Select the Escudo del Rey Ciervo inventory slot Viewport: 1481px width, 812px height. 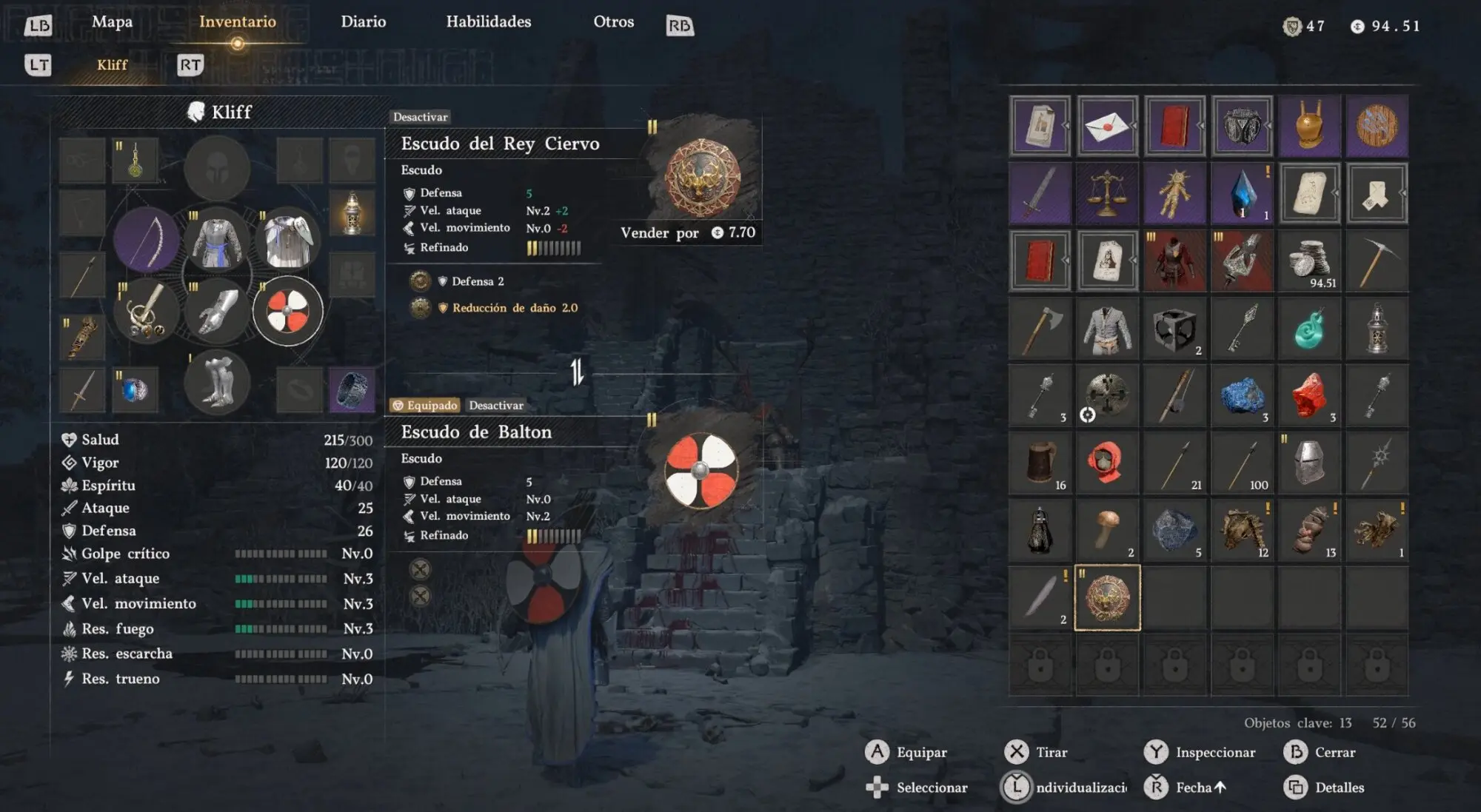click(1107, 597)
